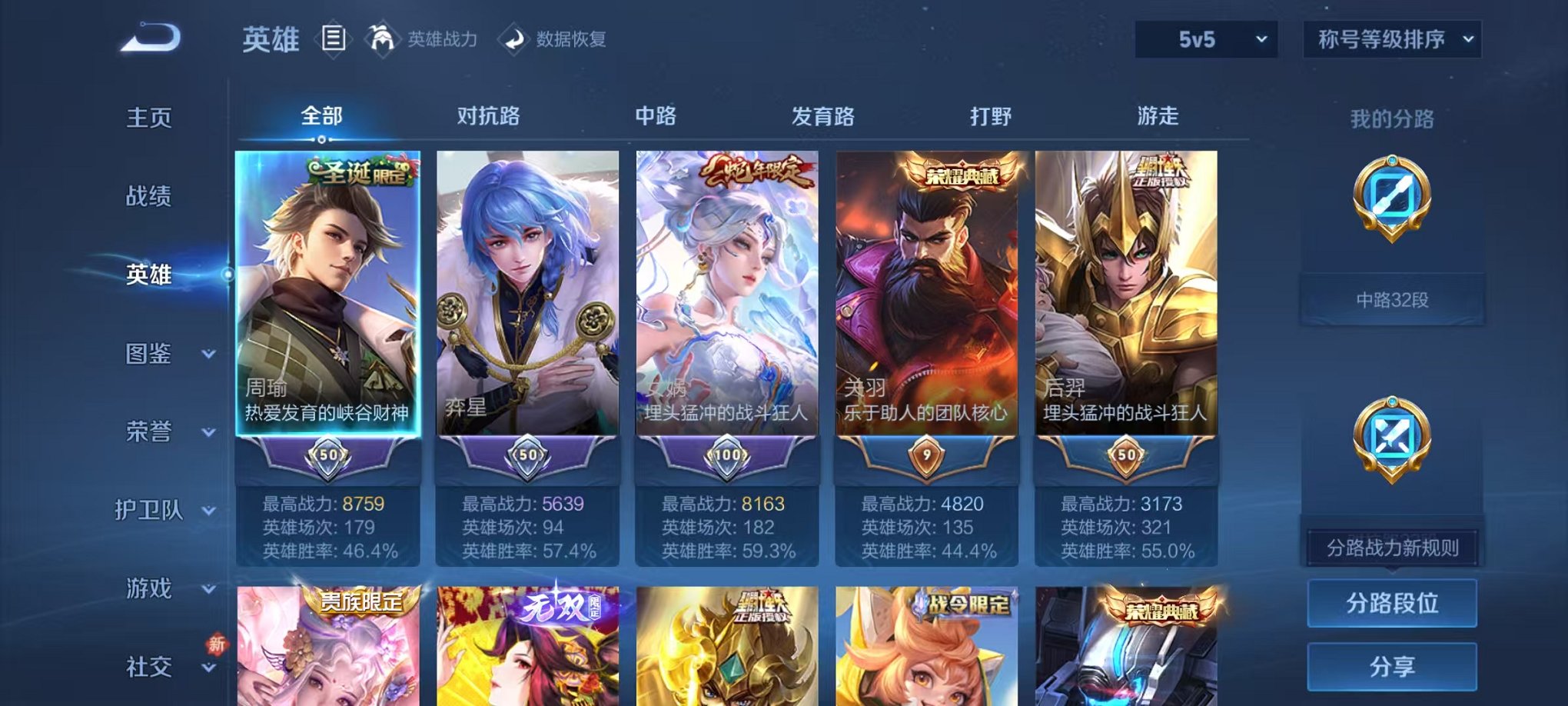Open the 5v5 mode dropdown
Viewport: 1568px width, 706px height.
point(1204,36)
